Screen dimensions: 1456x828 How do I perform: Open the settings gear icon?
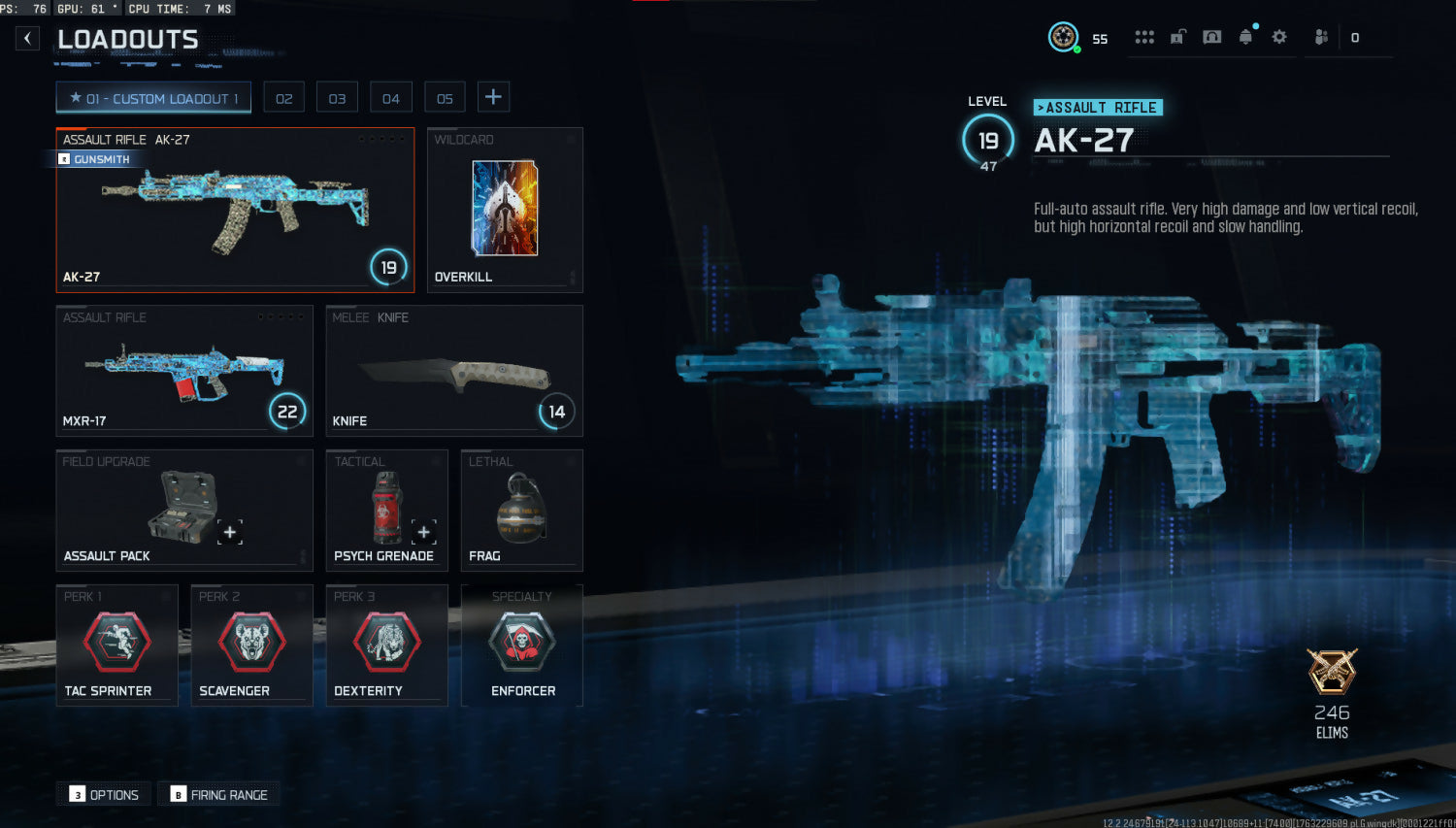point(1279,37)
